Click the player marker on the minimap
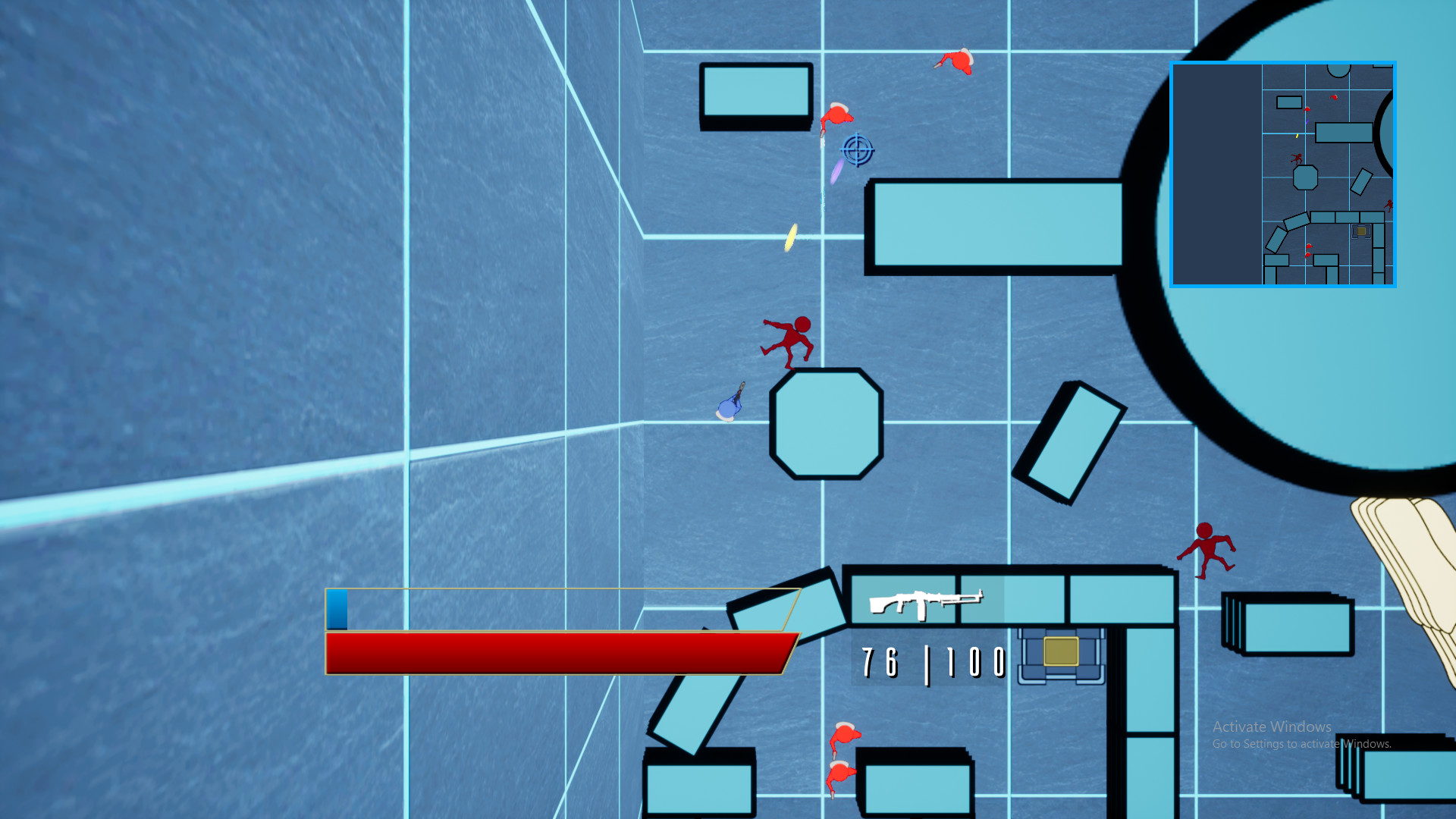 [x=1307, y=121]
